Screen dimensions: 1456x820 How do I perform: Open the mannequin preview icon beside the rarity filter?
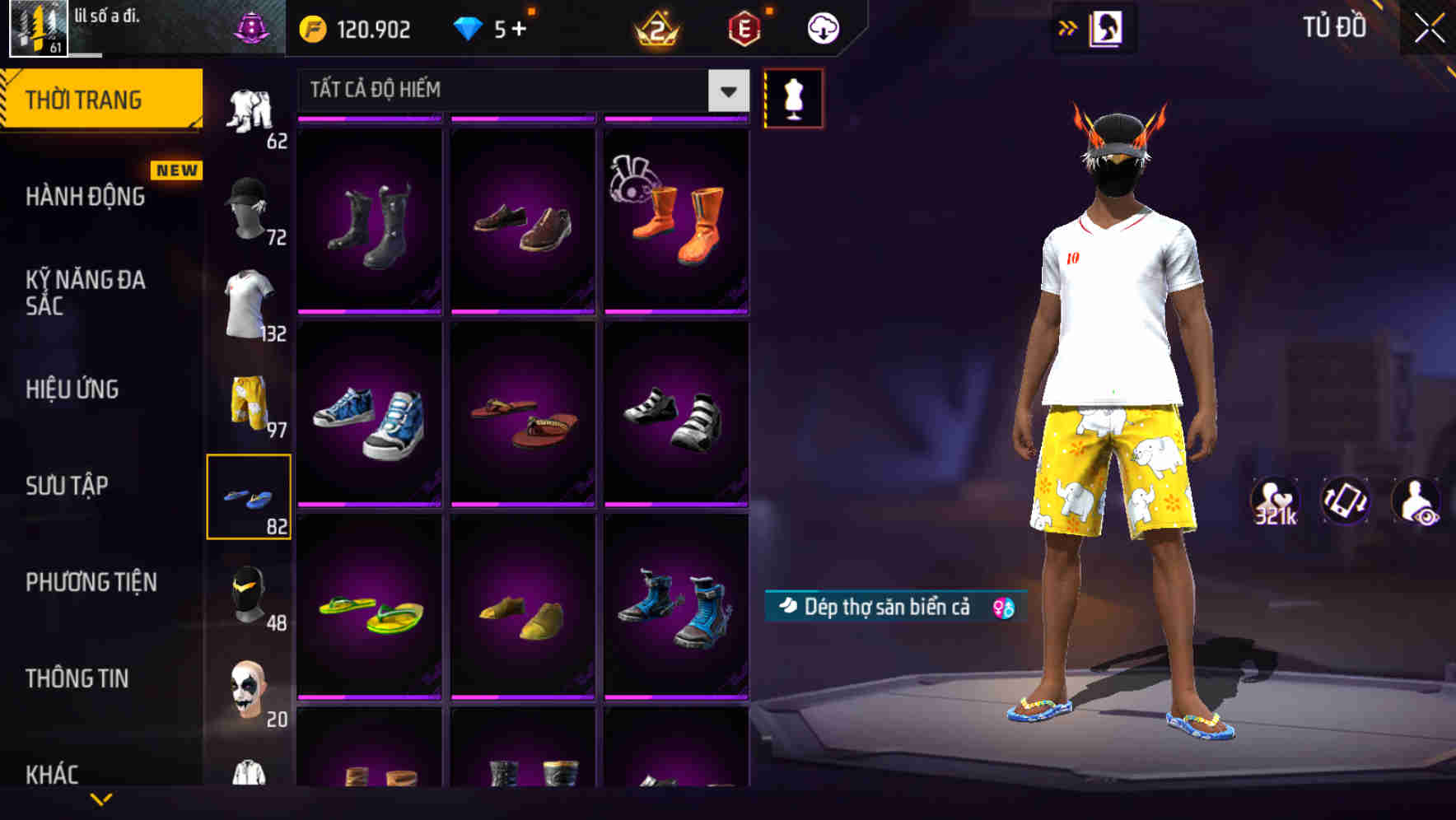tap(793, 98)
